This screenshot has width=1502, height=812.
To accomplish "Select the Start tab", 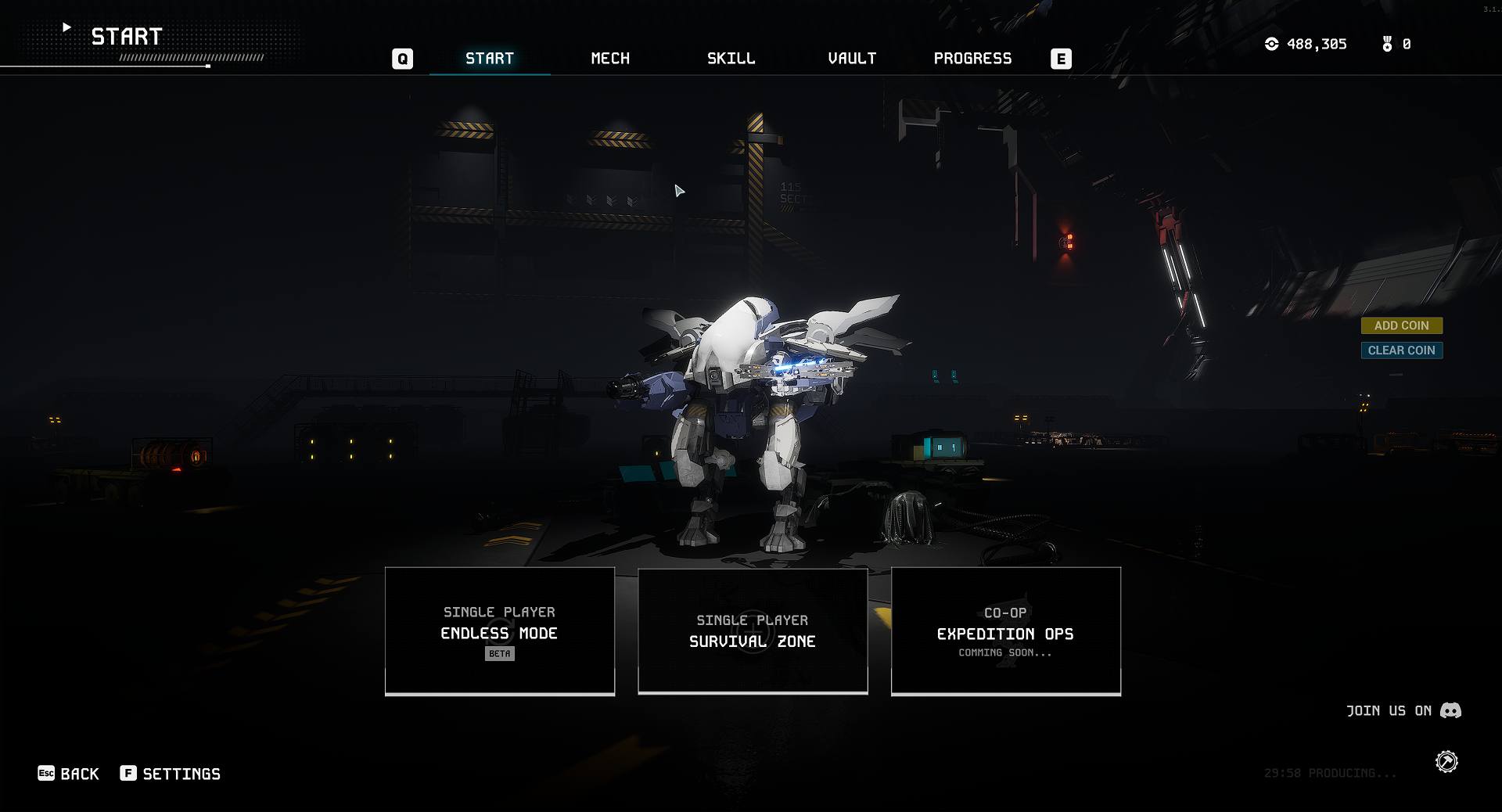I will pos(490,59).
